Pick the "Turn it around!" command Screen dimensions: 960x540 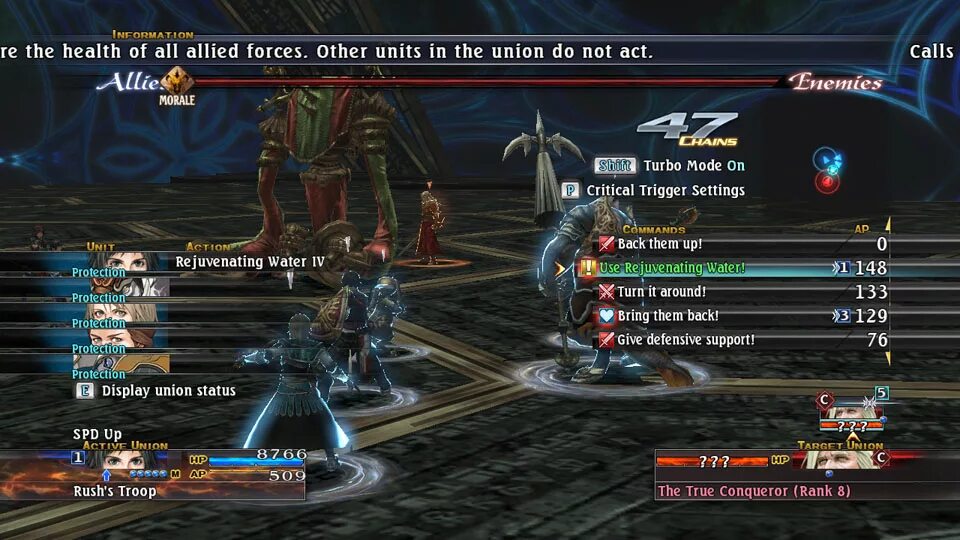[x=661, y=292]
